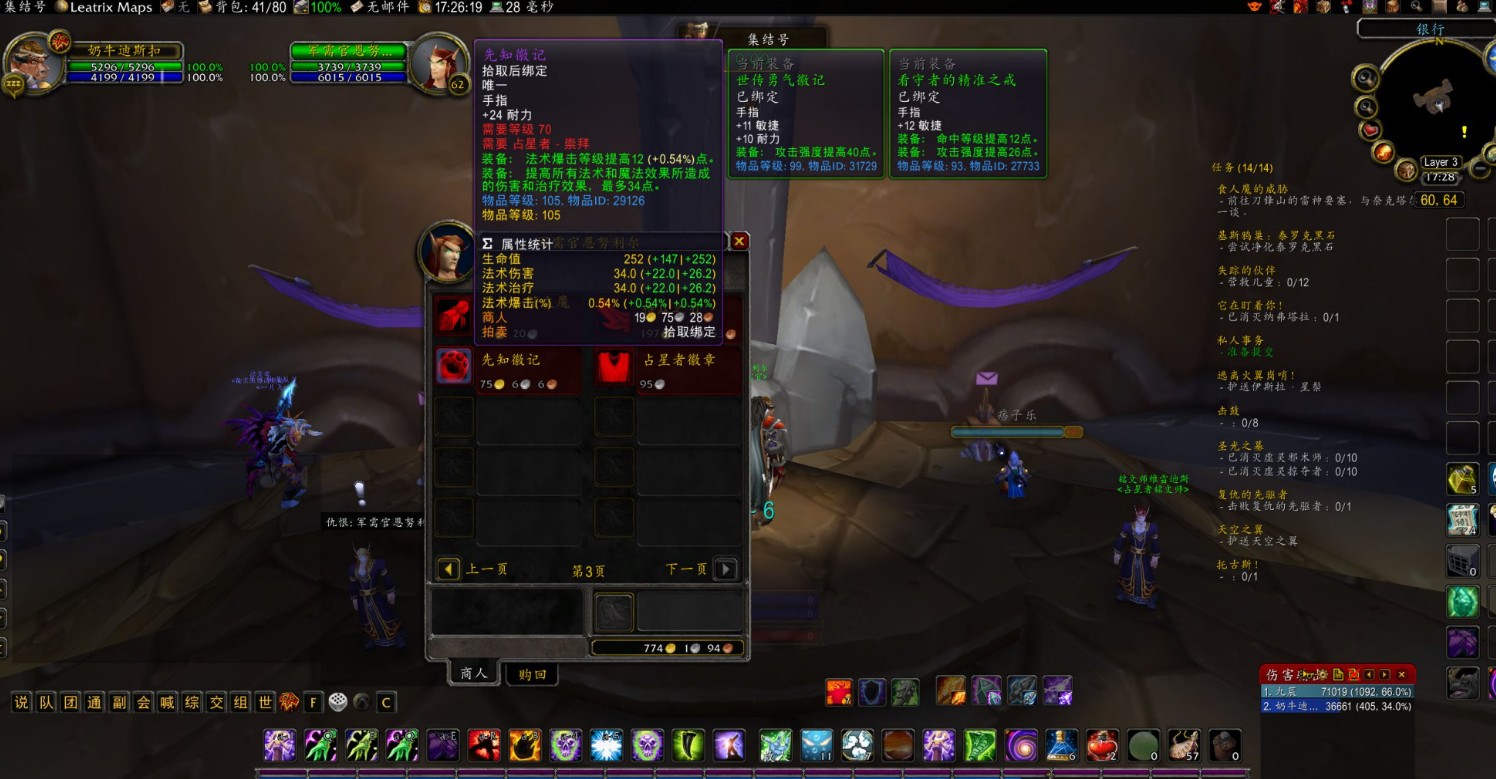Click the dice roll button
Screen dimensions: 1496x779
pyautogui.click(x=338, y=702)
